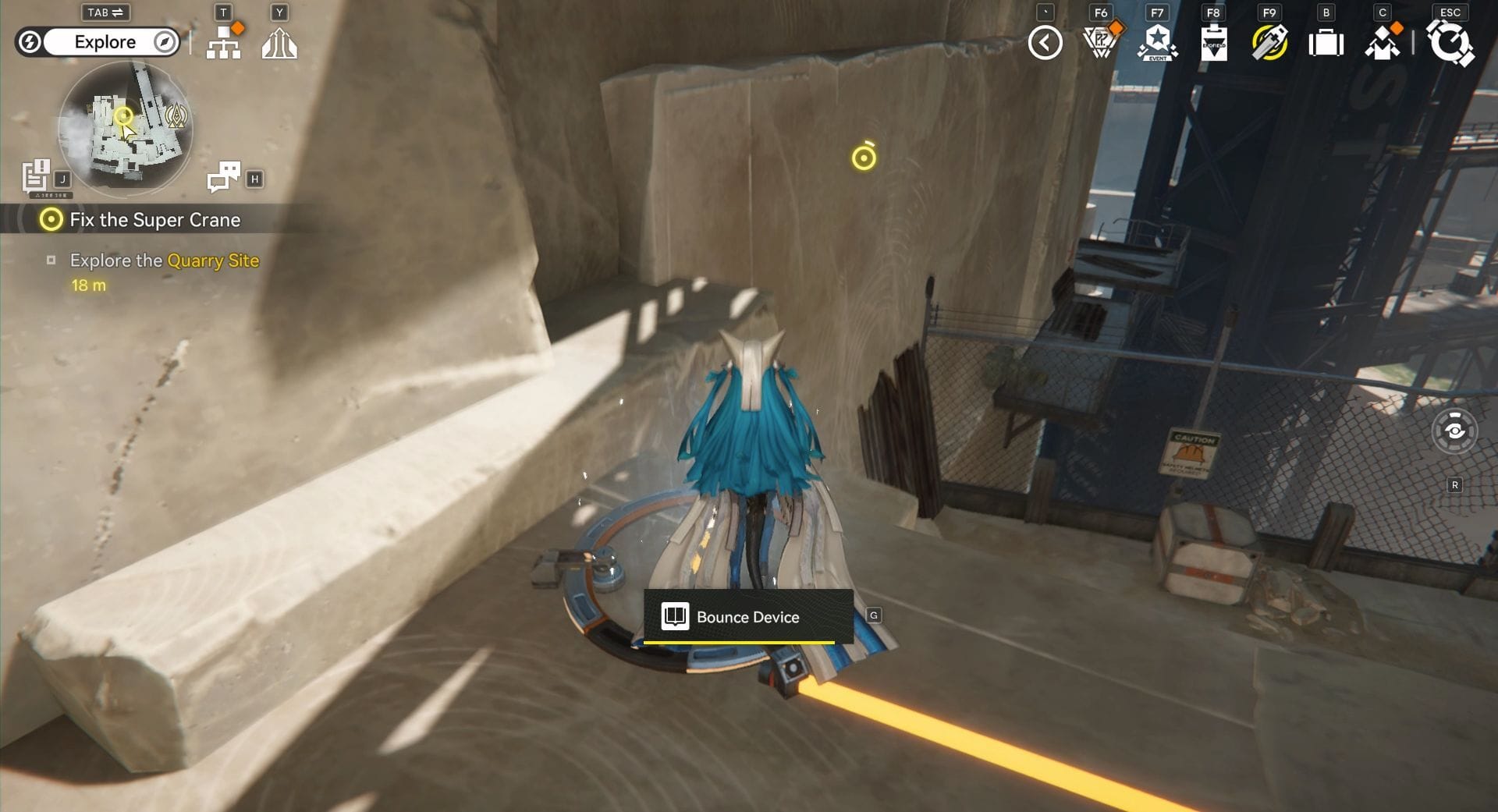Select the Fix the Super Crane quest tracker
The image size is (1498, 812).
[x=154, y=220]
